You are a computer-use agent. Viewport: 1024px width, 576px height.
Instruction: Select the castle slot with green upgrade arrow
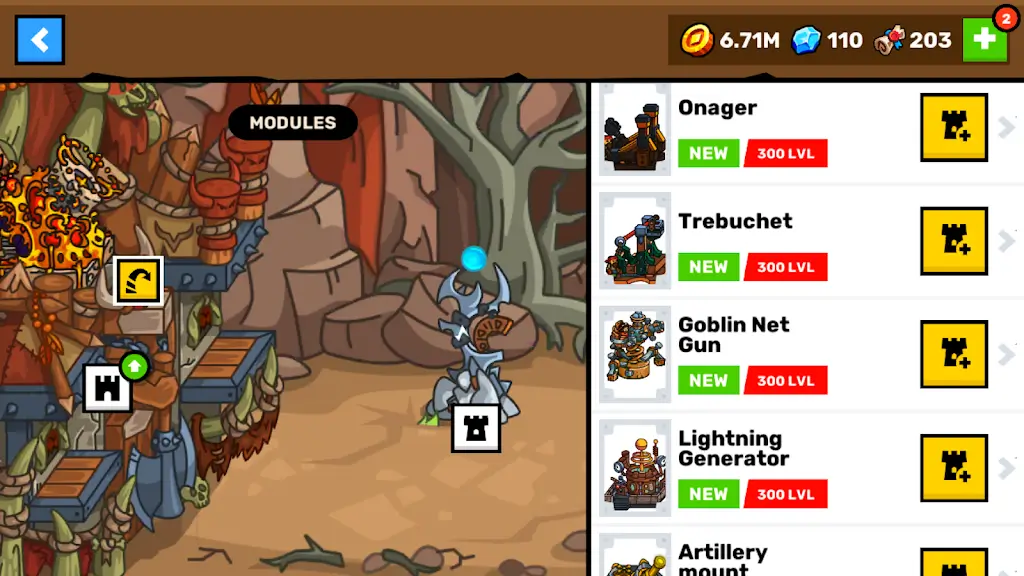click(x=108, y=387)
